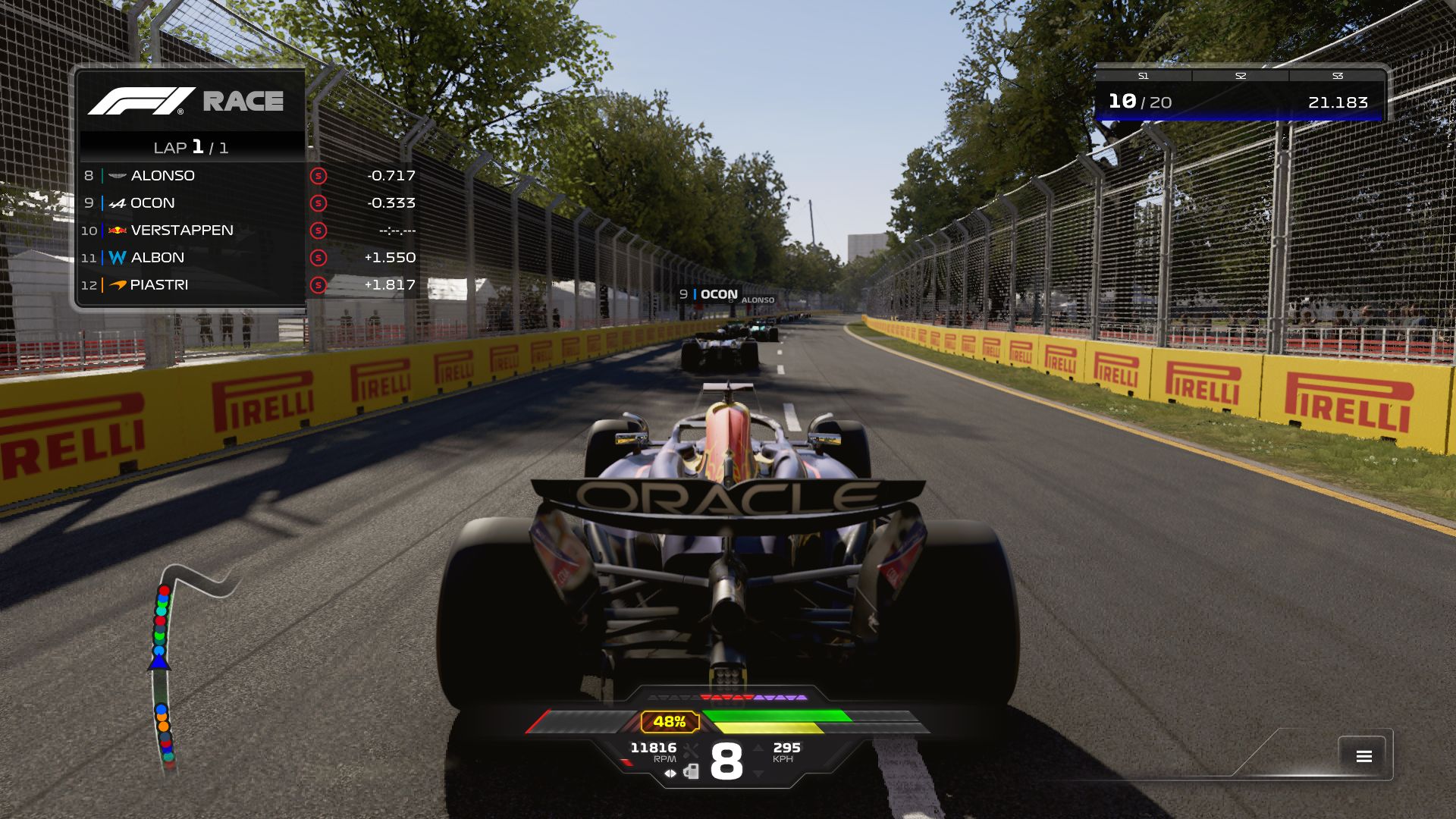Open the hamburger menu button
The width and height of the screenshot is (1456, 819).
pos(1363,756)
